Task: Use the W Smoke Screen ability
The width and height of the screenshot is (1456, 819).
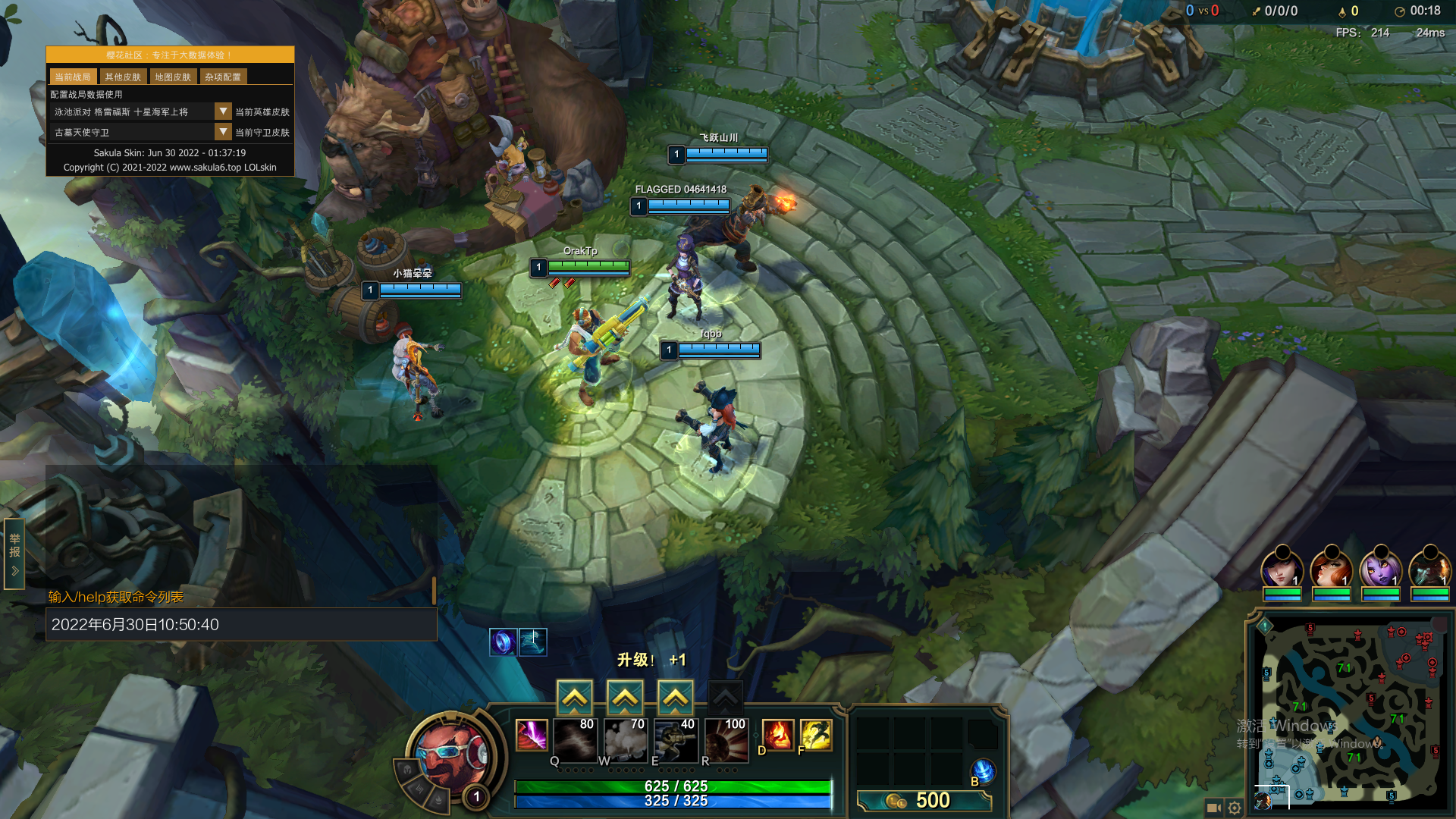Action: [625, 739]
